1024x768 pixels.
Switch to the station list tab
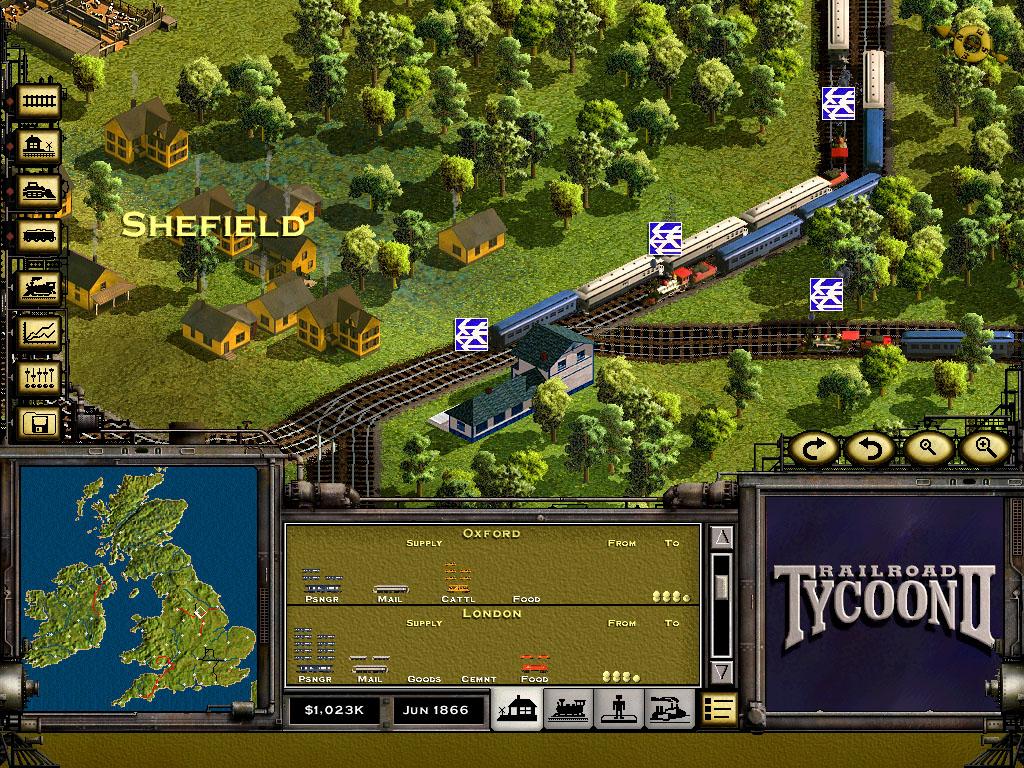click(519, 709)
